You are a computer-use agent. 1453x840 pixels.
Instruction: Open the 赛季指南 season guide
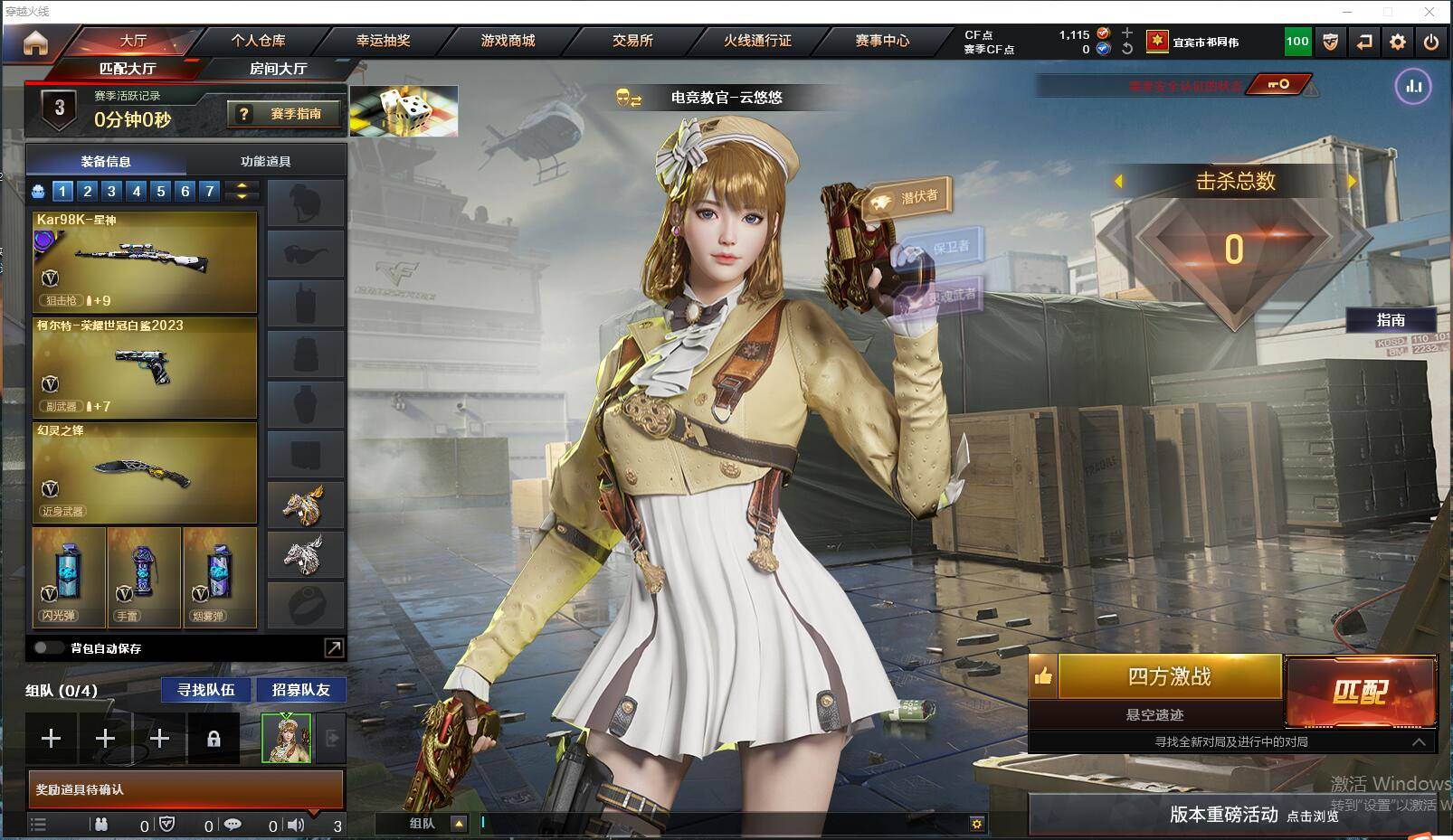(x=284, y=114)
